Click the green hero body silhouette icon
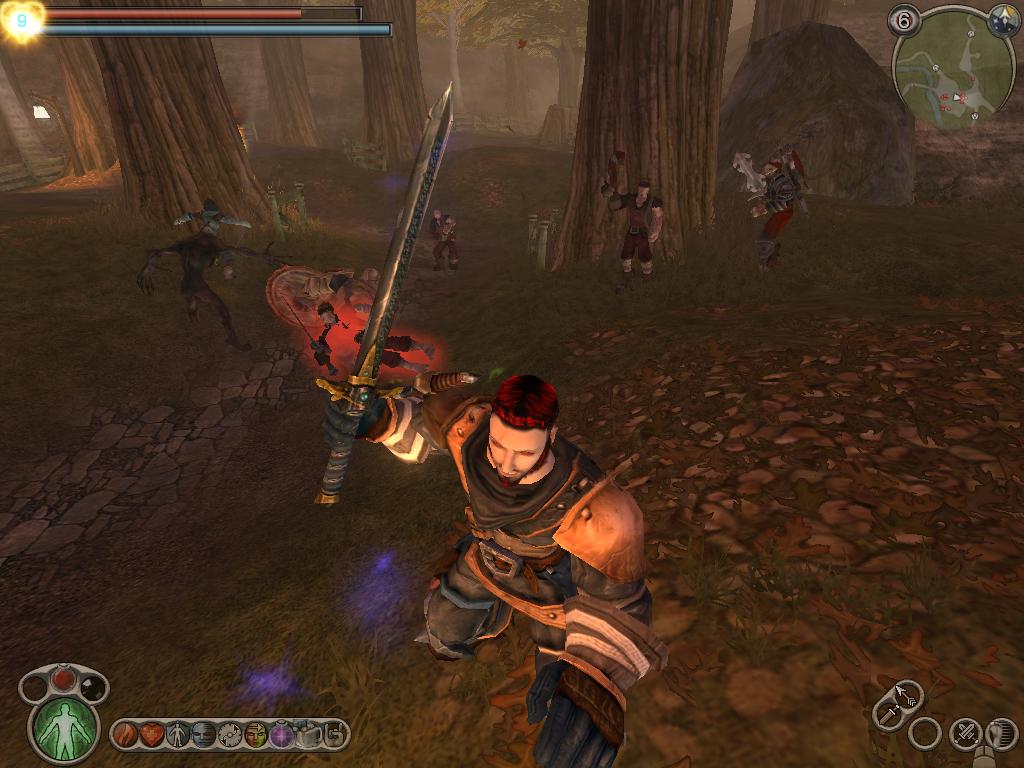Image resolution: width=1024 pixels, height=768 pixels. tap(65, 727)
